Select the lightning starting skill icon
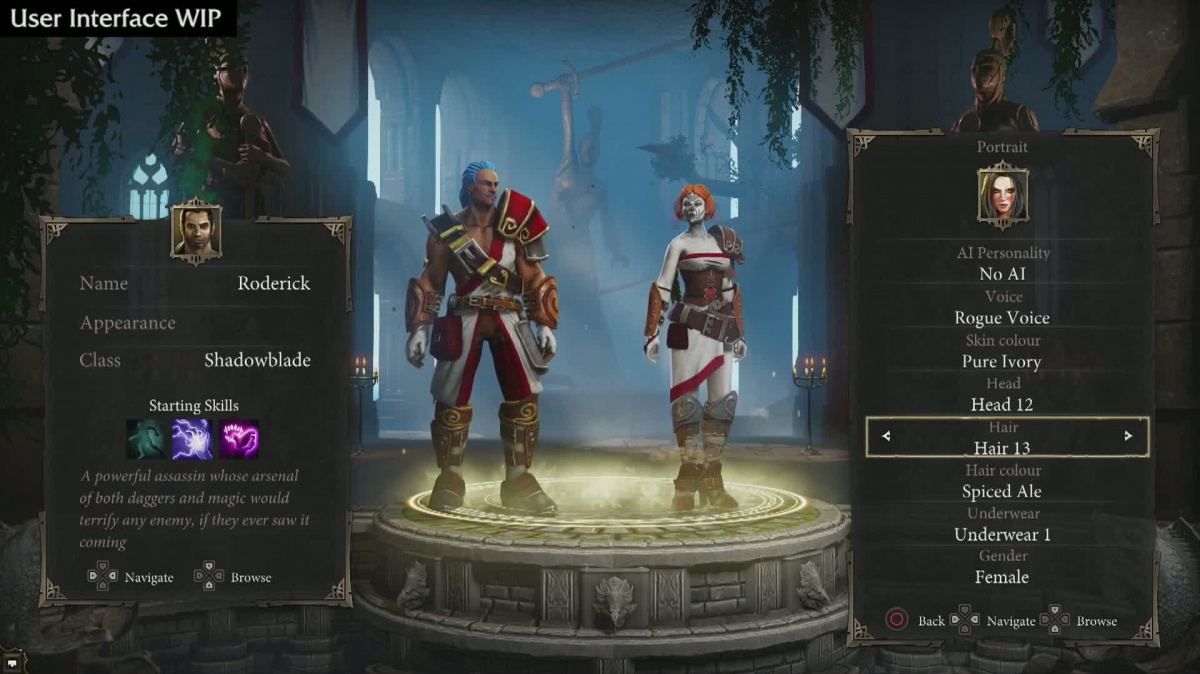Screen dimensions: 1200x674 click(x=192, y=439)
